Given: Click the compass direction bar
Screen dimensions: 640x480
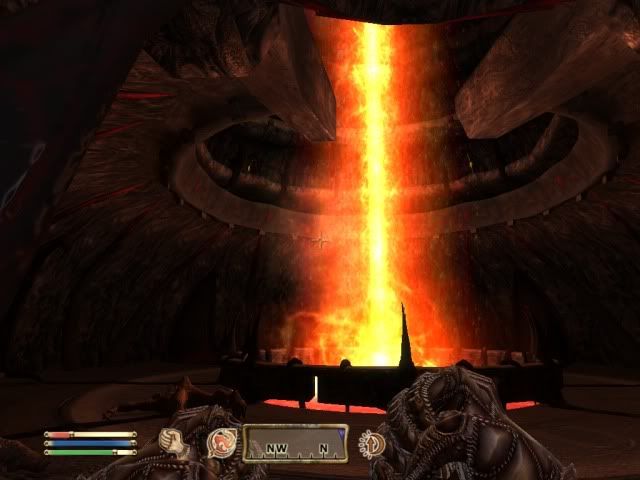Looking at the screenshot, I should pos(293,441).
